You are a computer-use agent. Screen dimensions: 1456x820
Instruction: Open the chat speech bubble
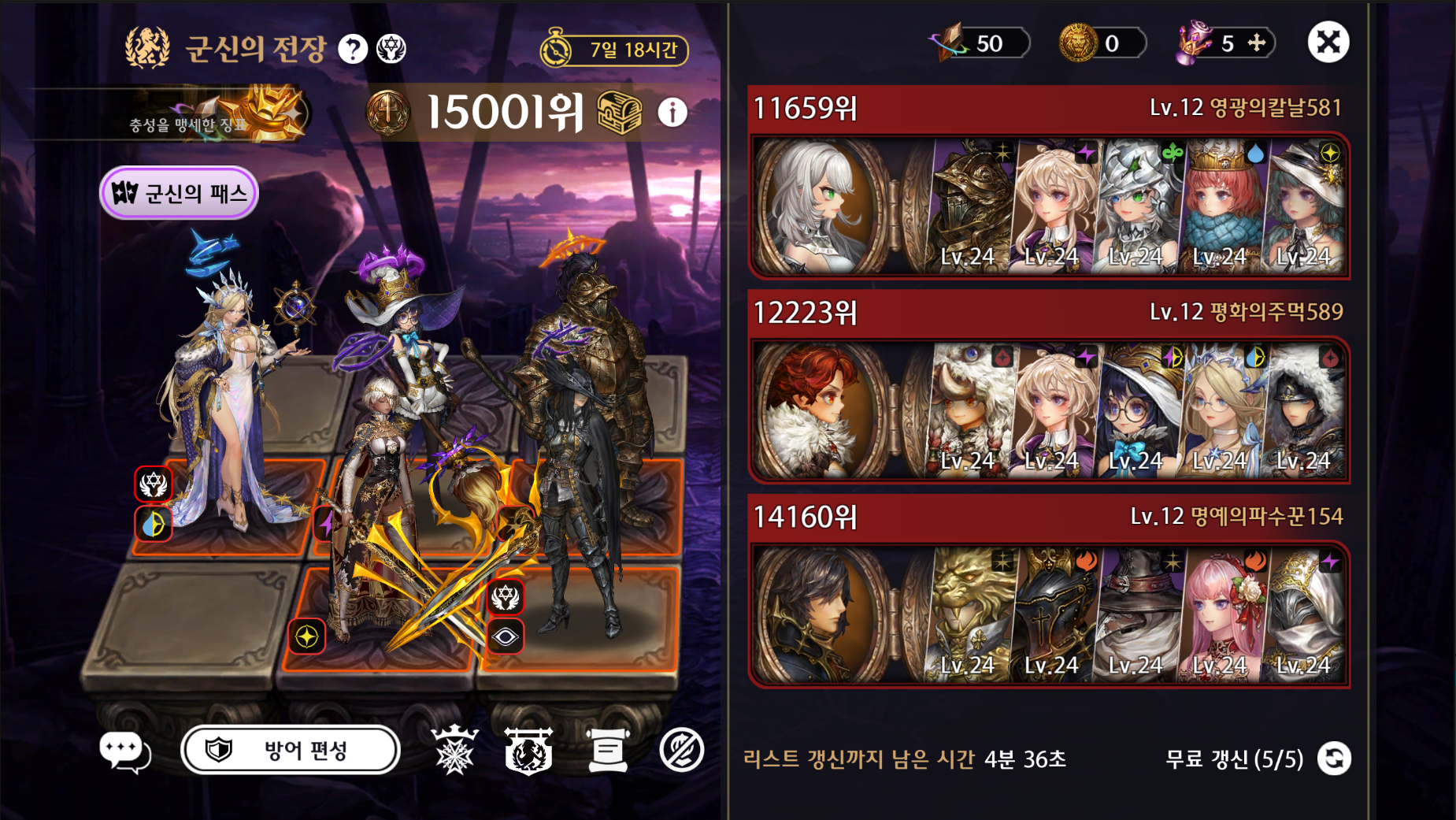click(124, 751)
